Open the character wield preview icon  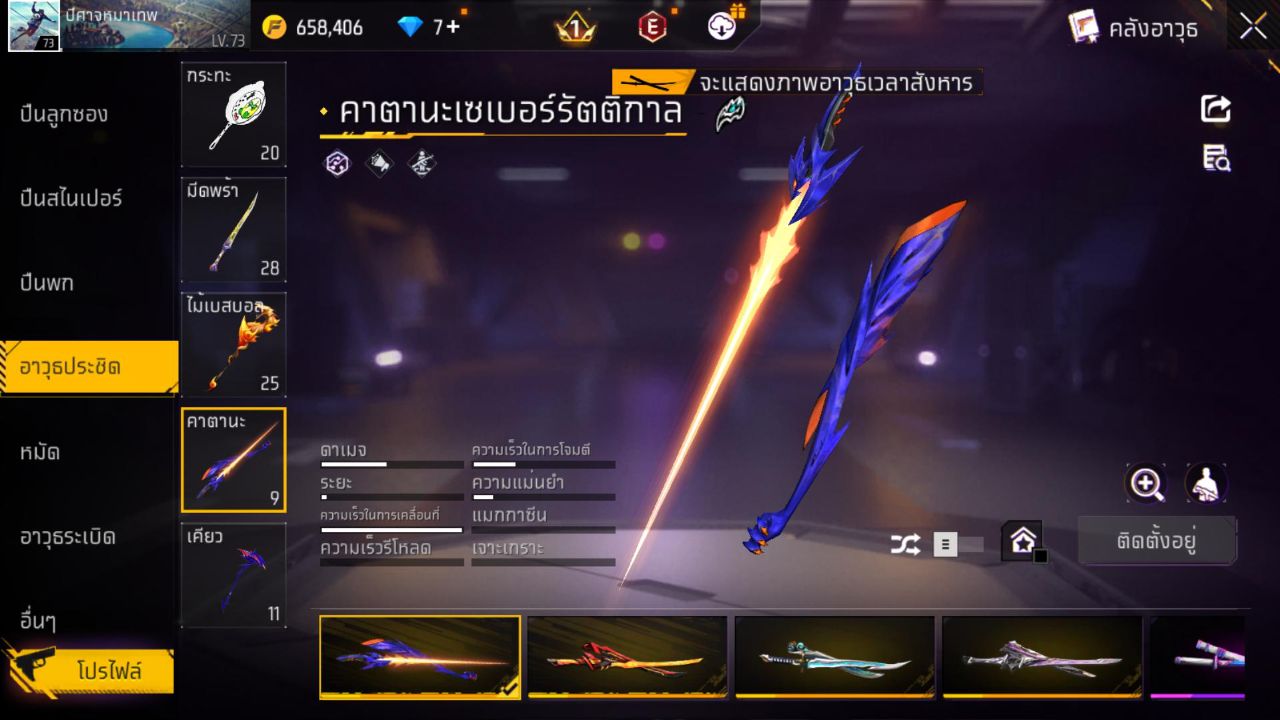click(1204, 485)
